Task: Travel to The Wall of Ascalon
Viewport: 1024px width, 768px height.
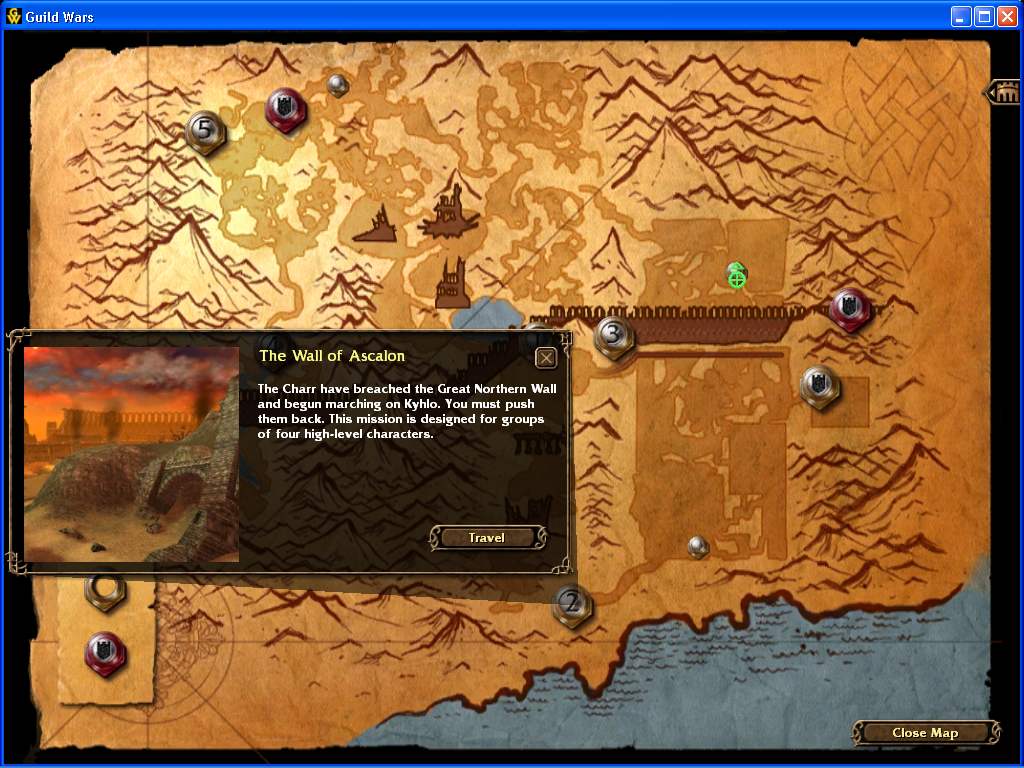Action: pyautogui.click(x=488, y=538)
